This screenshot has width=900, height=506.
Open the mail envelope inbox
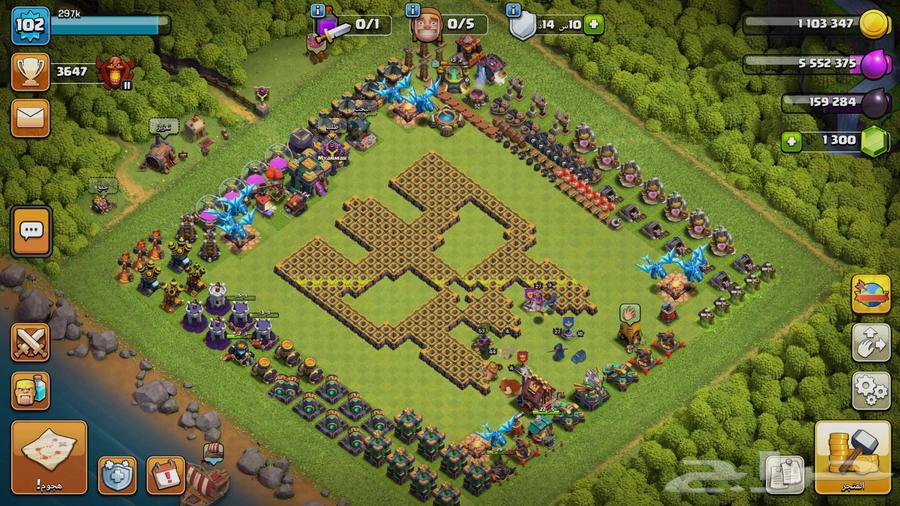(31, 118)
